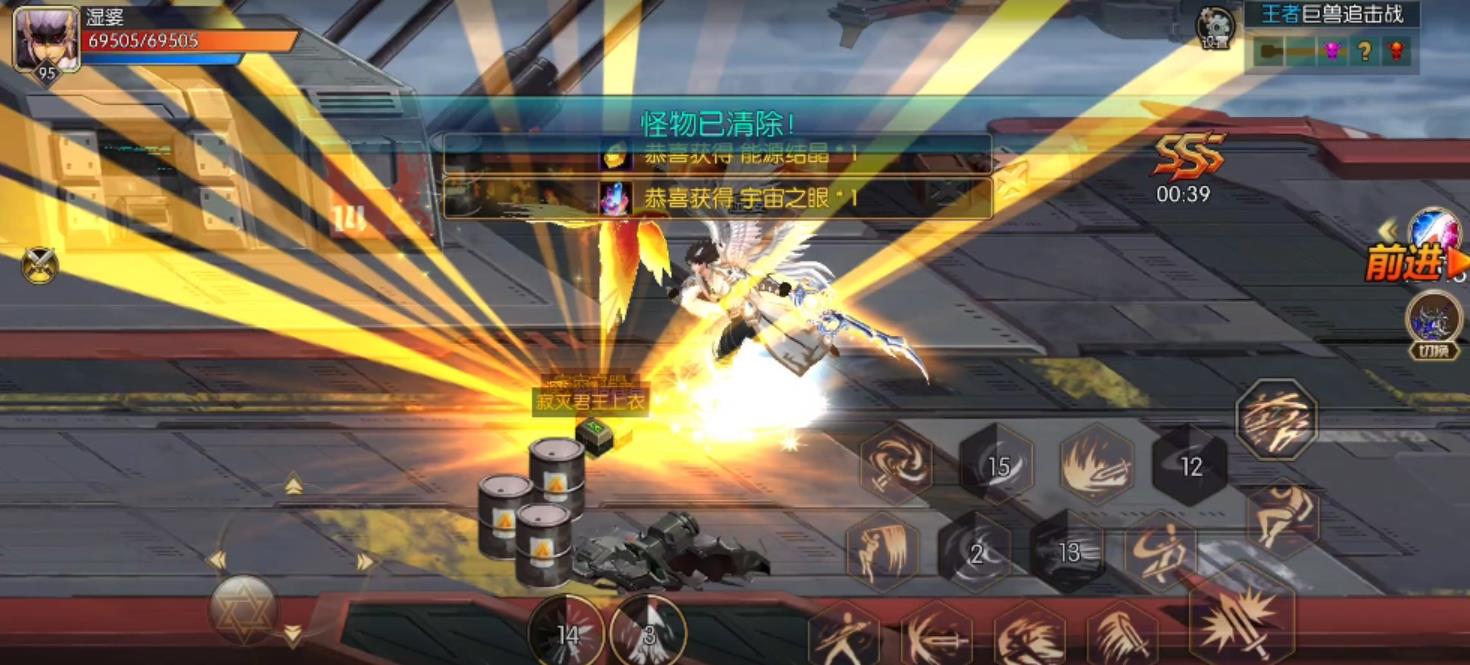Tap the skill on 12-second cooldown

tap(1190, 466)
